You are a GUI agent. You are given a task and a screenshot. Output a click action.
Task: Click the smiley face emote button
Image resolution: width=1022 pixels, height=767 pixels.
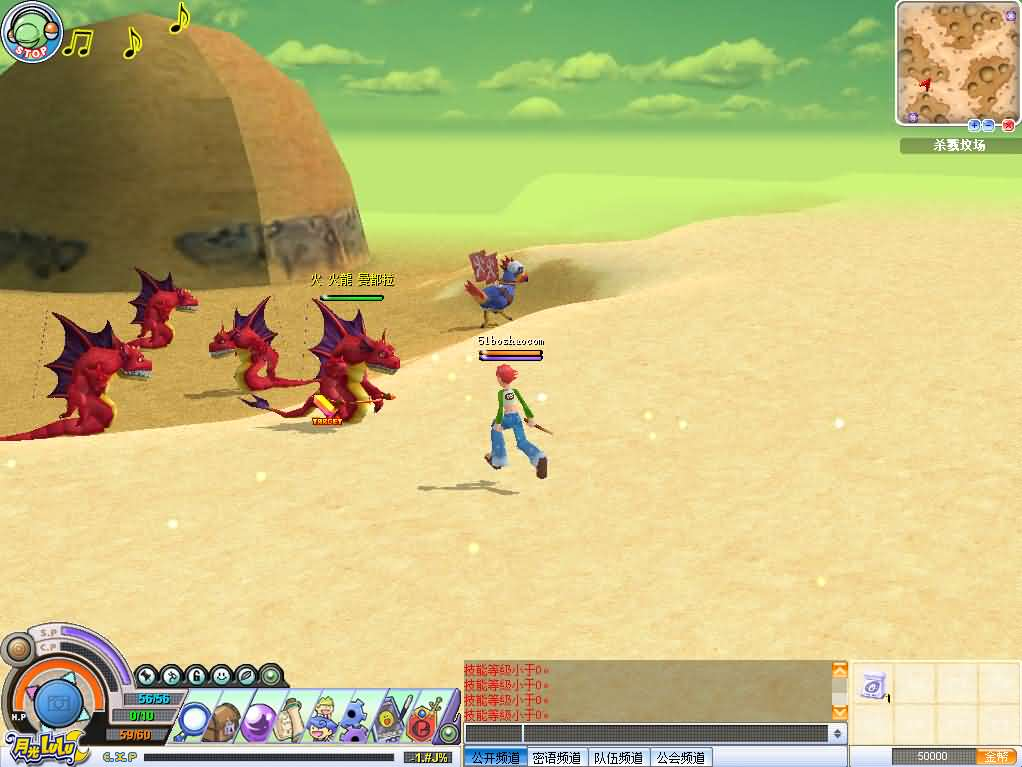coord(221,675)
